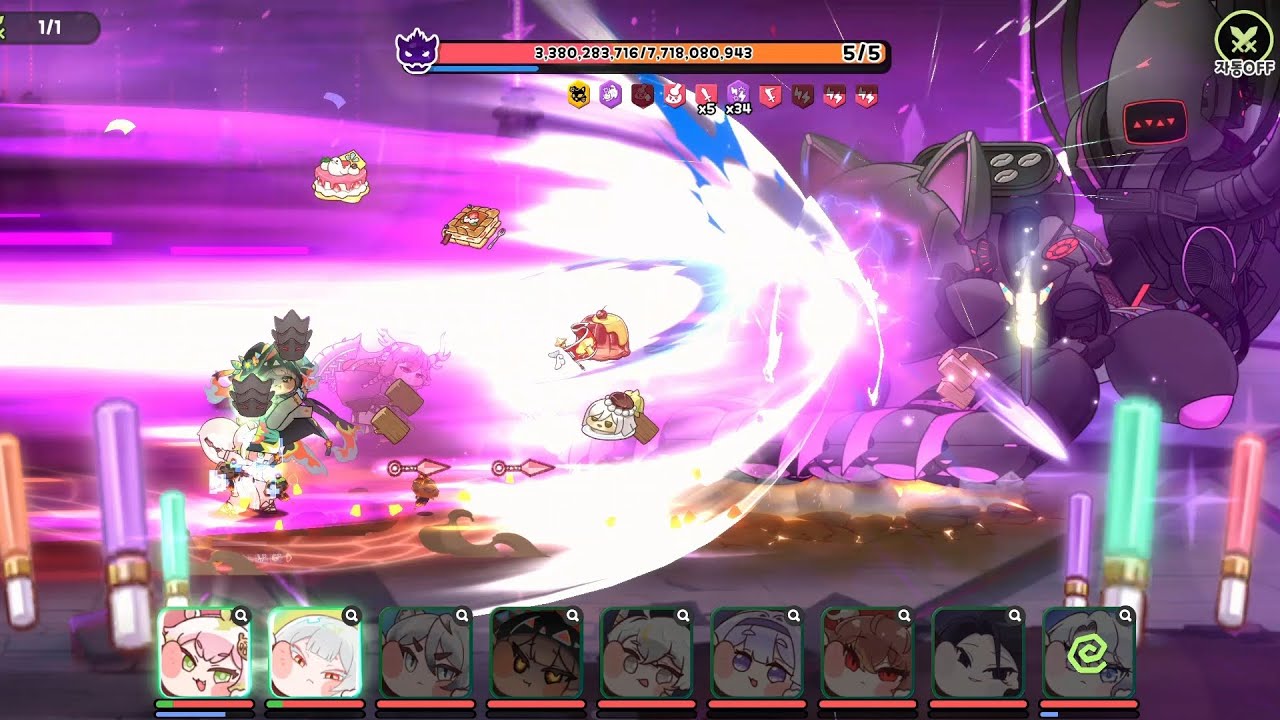Select the white-haired red-eyed hero portrait
Viewport: 1280px width, 720px height.
(315, 654)
